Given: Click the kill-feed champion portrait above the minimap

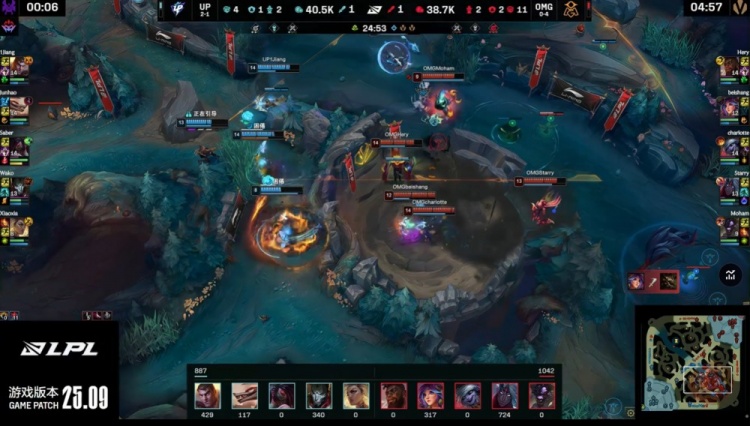Looking at the screenshot, I should tap(637, 281).
